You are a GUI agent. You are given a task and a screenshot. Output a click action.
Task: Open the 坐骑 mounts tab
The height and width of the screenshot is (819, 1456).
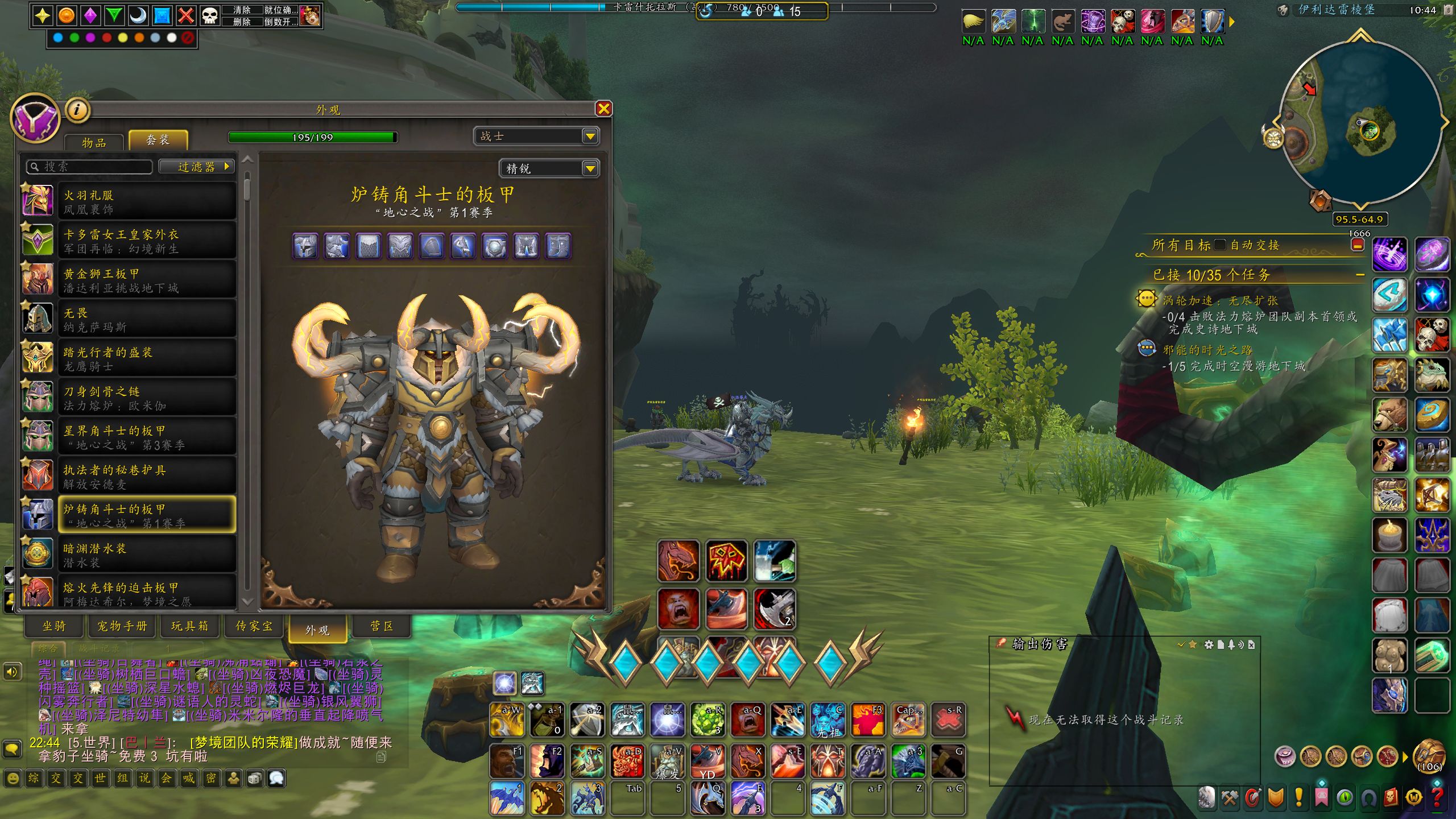click(55, 626)
